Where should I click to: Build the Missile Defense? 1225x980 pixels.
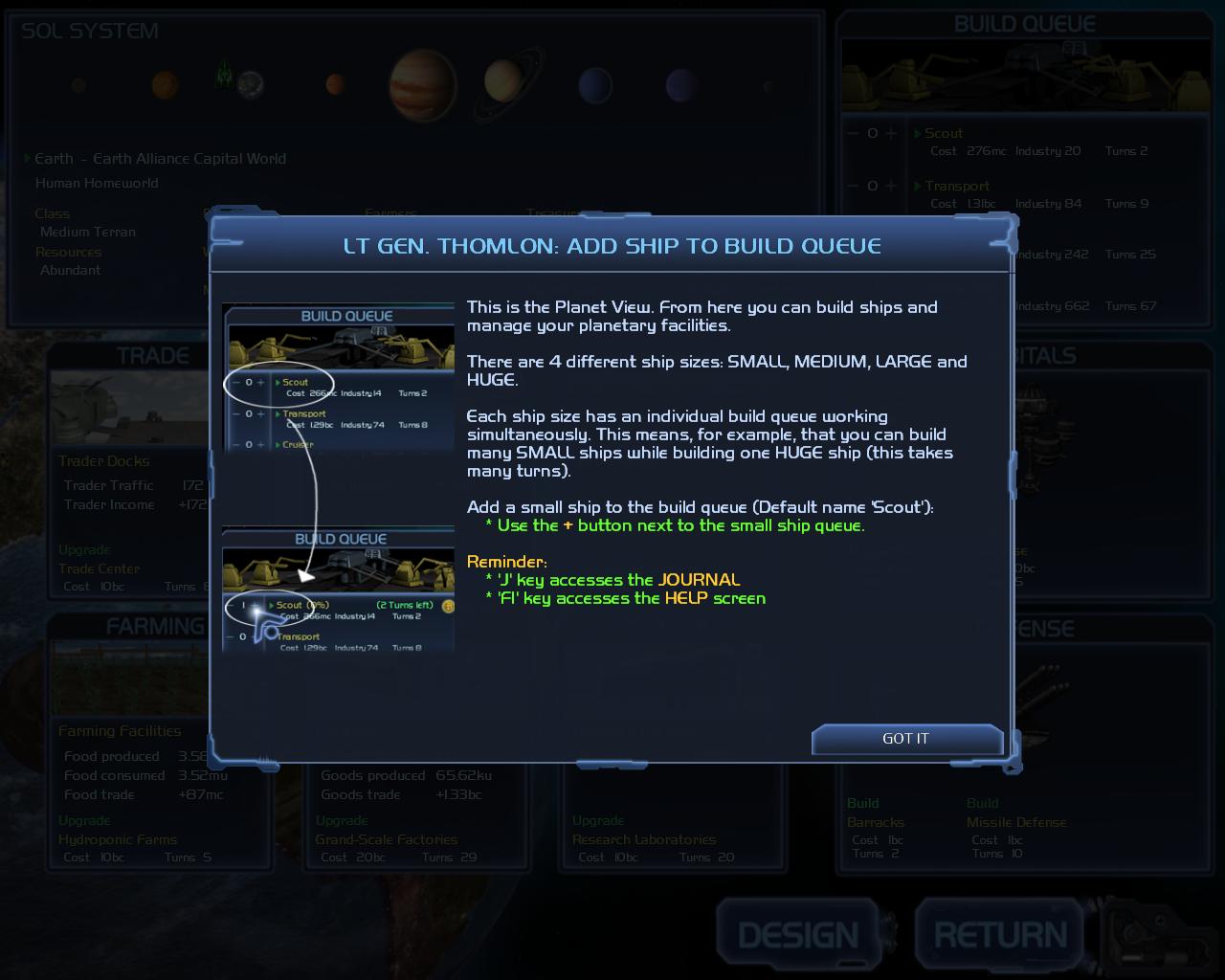click(x=1015, y=822)
